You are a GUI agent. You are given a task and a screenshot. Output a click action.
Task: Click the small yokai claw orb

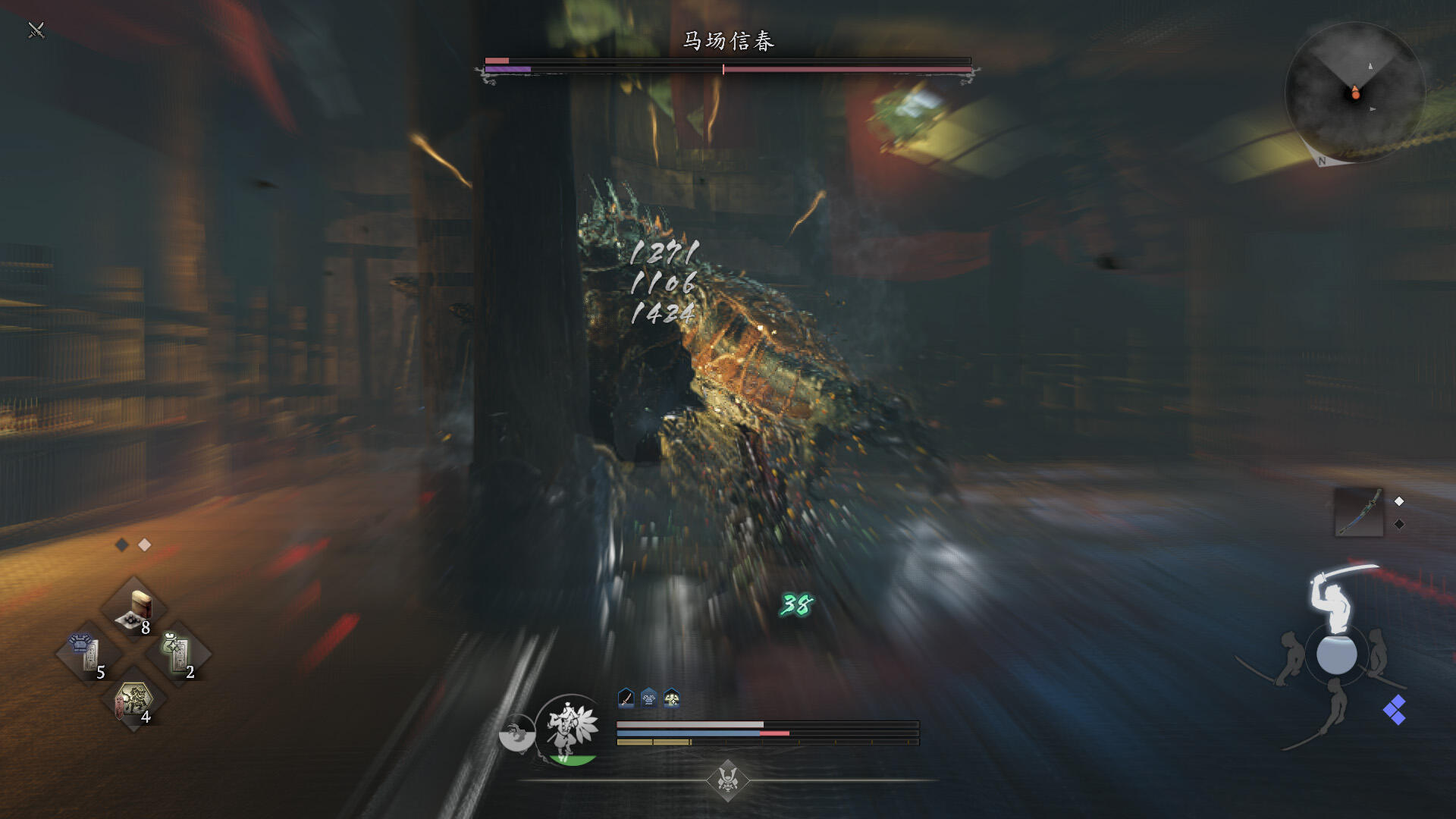[x=516, y=733]
